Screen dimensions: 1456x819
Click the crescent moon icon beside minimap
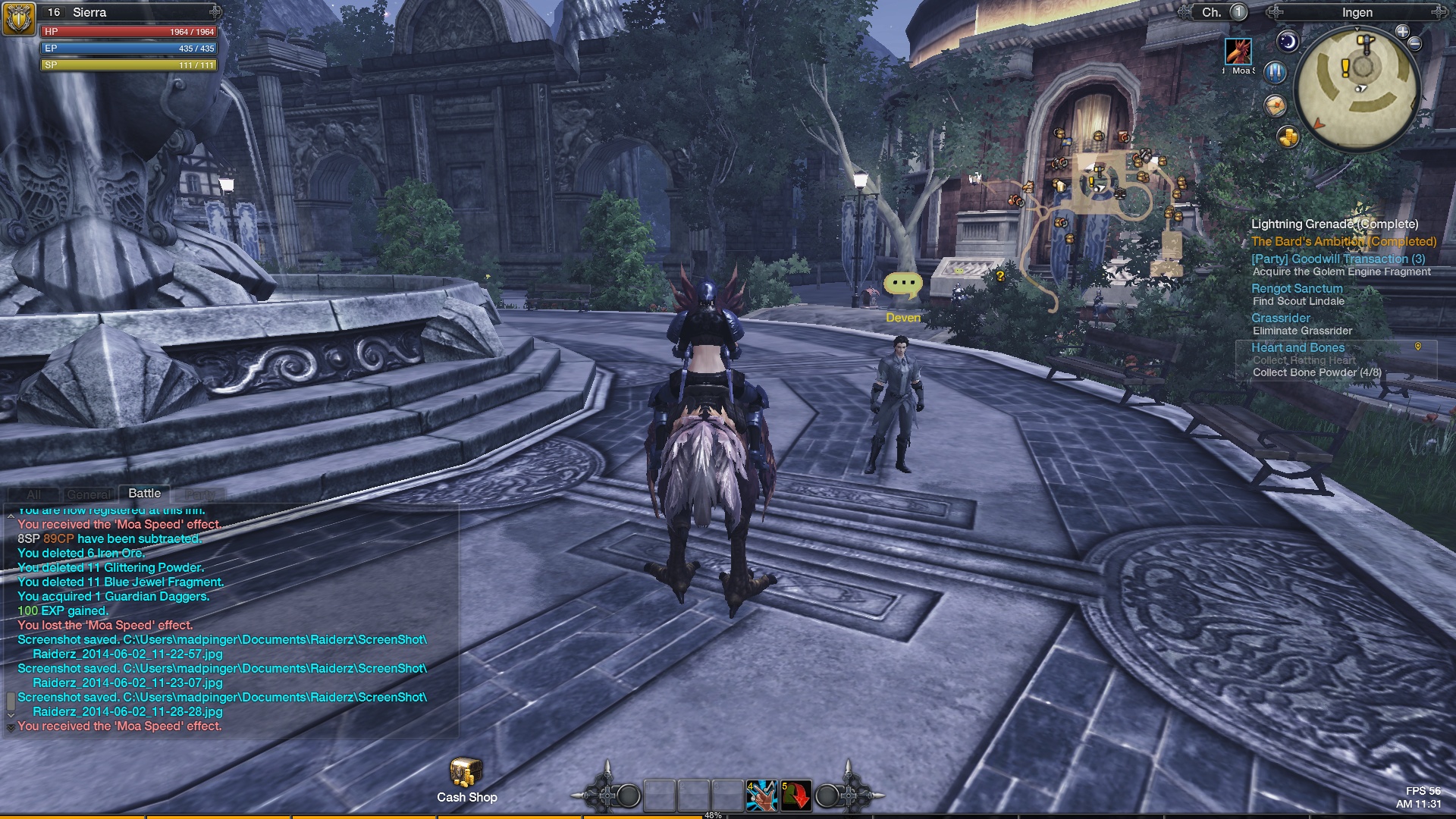coord(1288,42)
